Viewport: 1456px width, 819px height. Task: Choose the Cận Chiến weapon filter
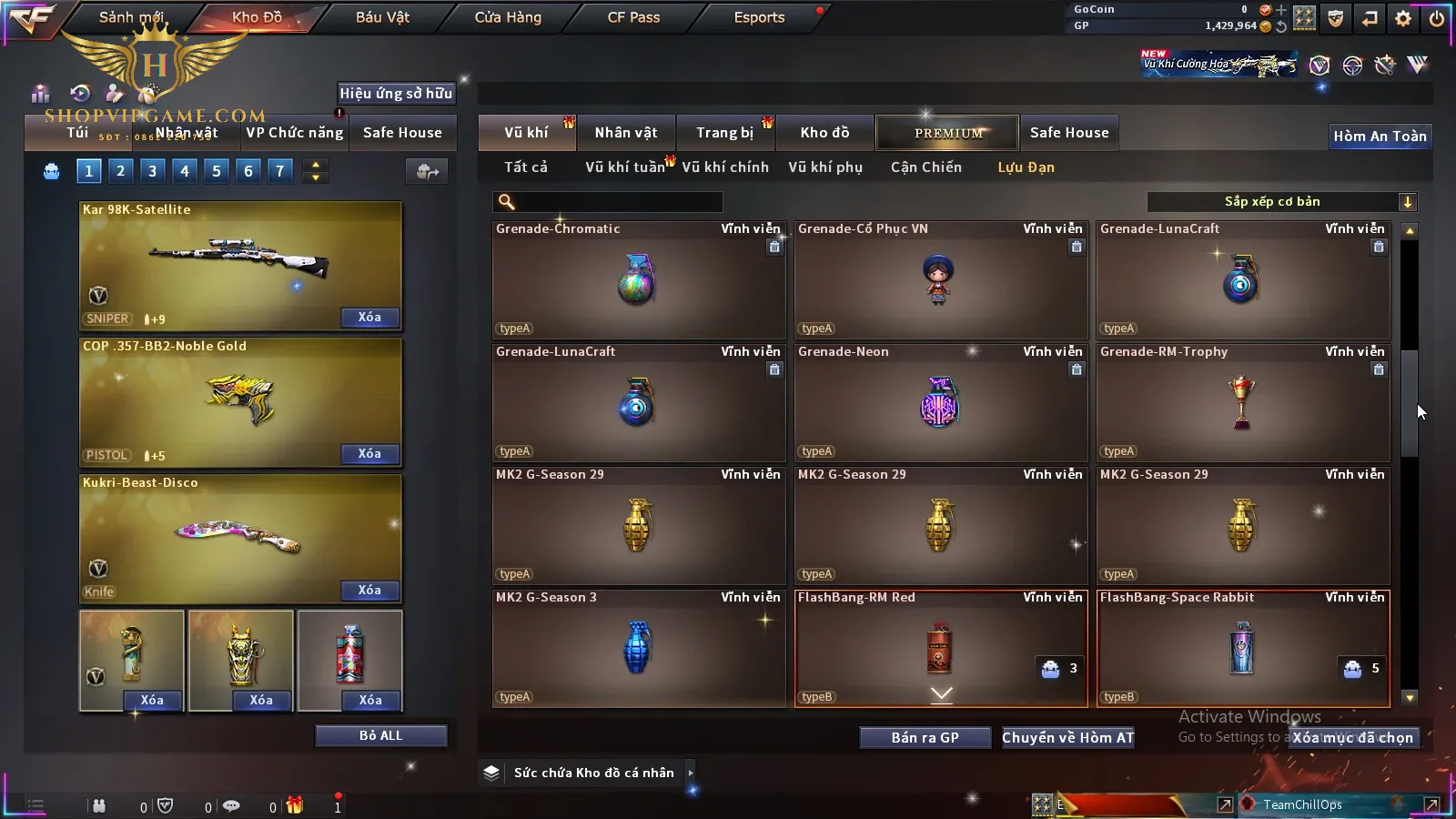(x=925, y=167)
